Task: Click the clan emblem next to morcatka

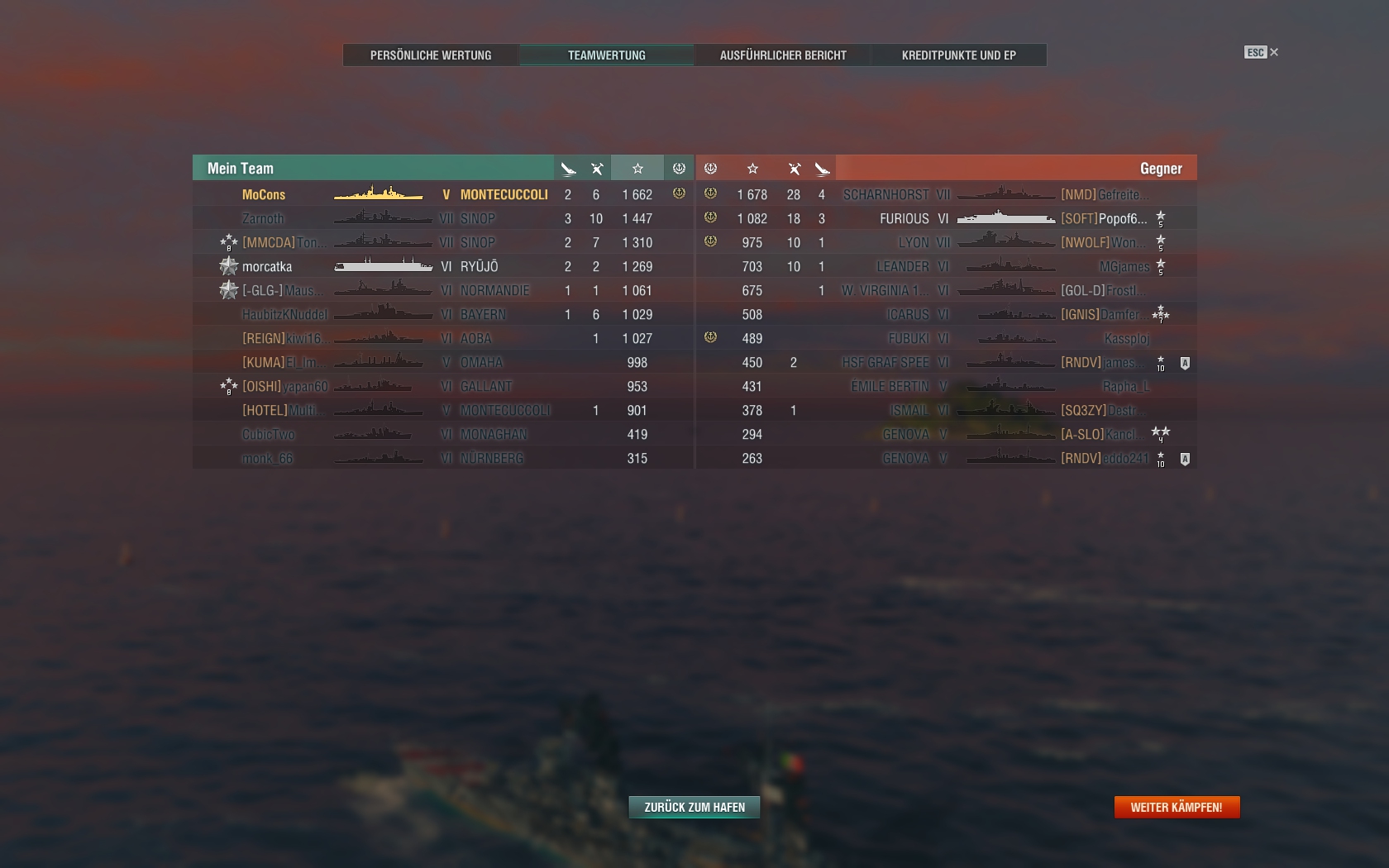Action: [229, 266]
